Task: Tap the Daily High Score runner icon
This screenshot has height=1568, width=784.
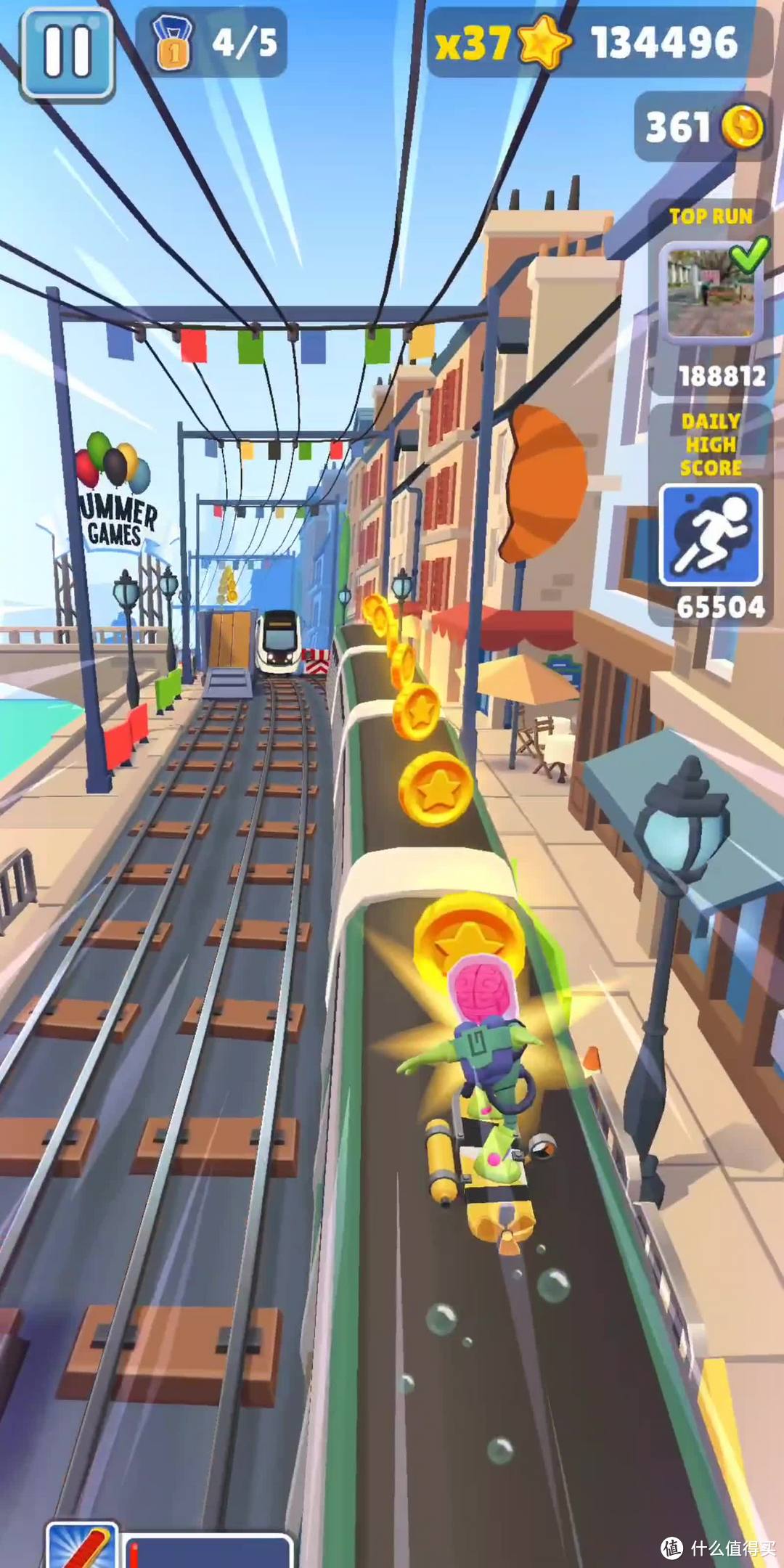Action: [x=710, y=535]
